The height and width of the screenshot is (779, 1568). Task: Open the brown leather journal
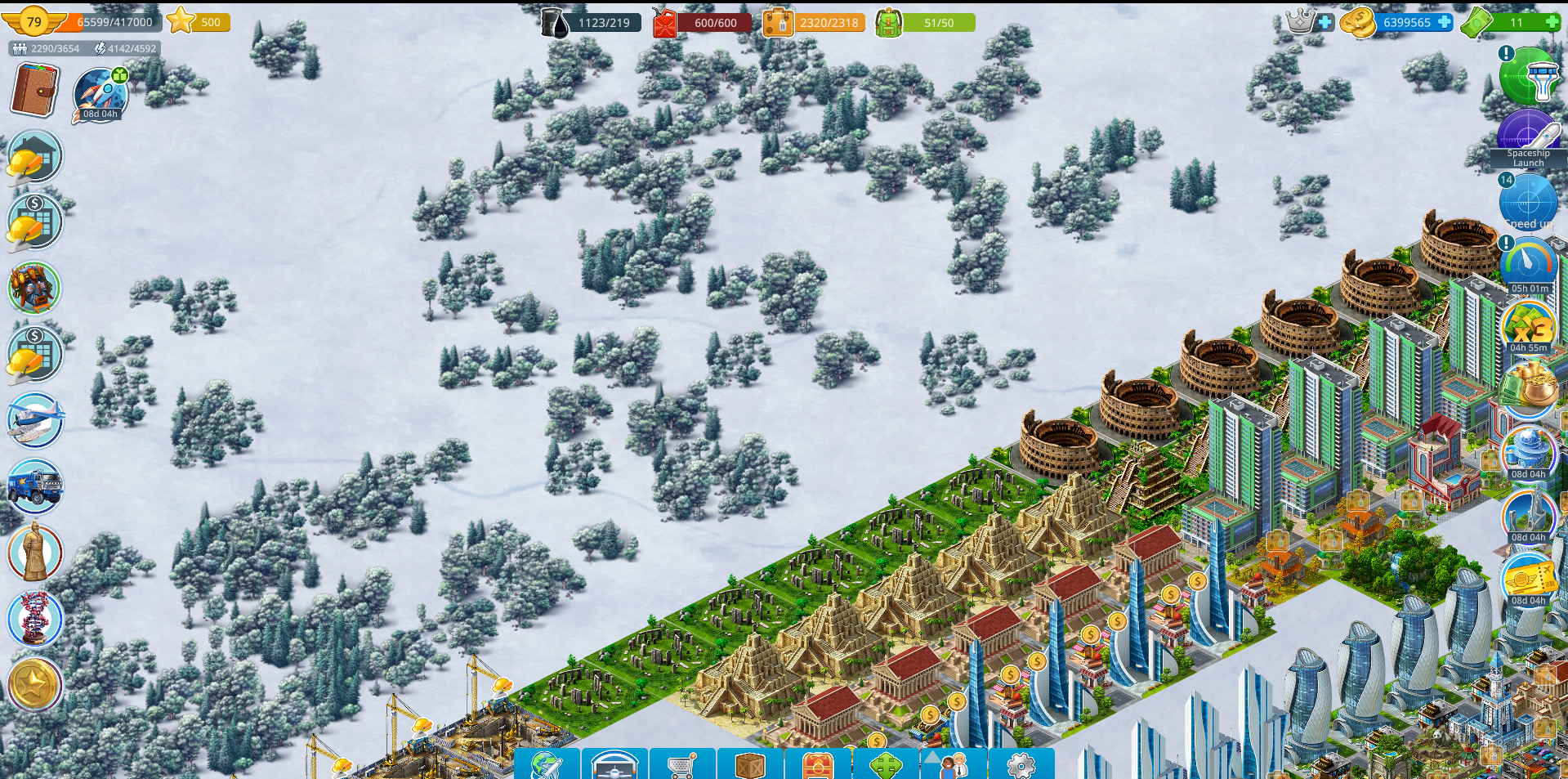coord(34,90)
